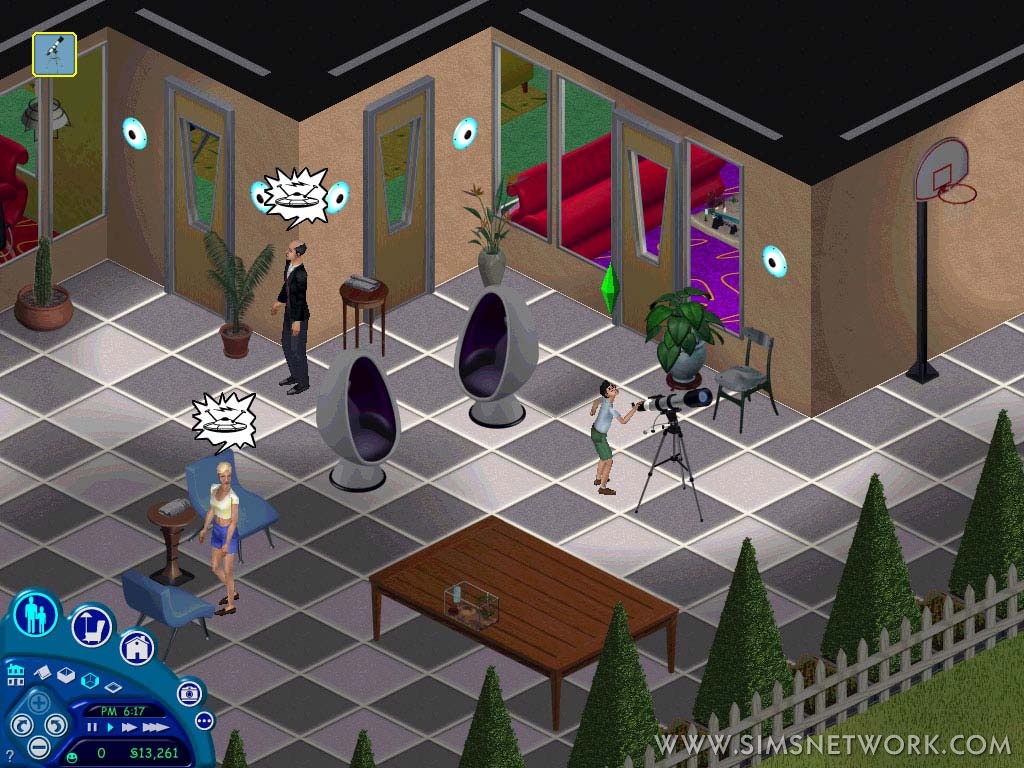Open the options menu with three dots
The height and width of the screenshot is (768, 1024).
click(x=204, y=720)
